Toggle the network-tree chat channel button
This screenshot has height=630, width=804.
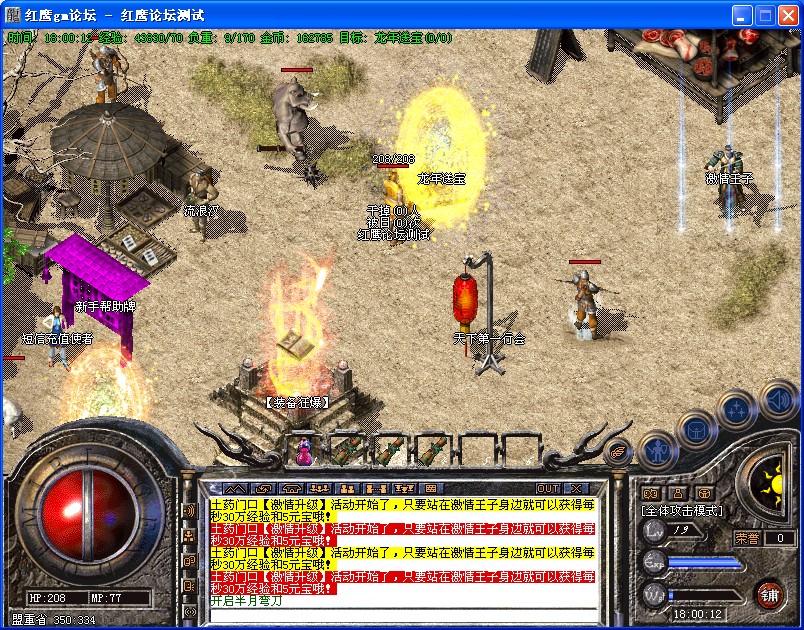(189, 536)
